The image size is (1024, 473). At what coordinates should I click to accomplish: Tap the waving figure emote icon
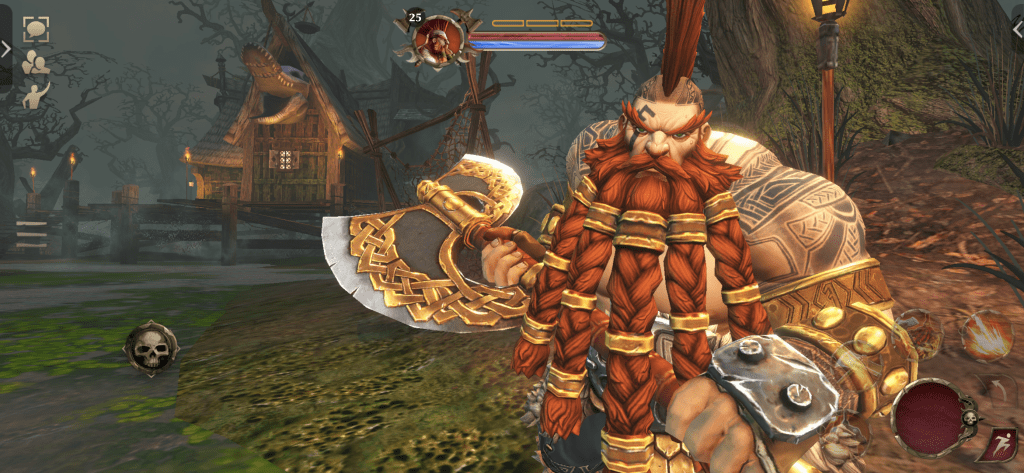(36, 95)
